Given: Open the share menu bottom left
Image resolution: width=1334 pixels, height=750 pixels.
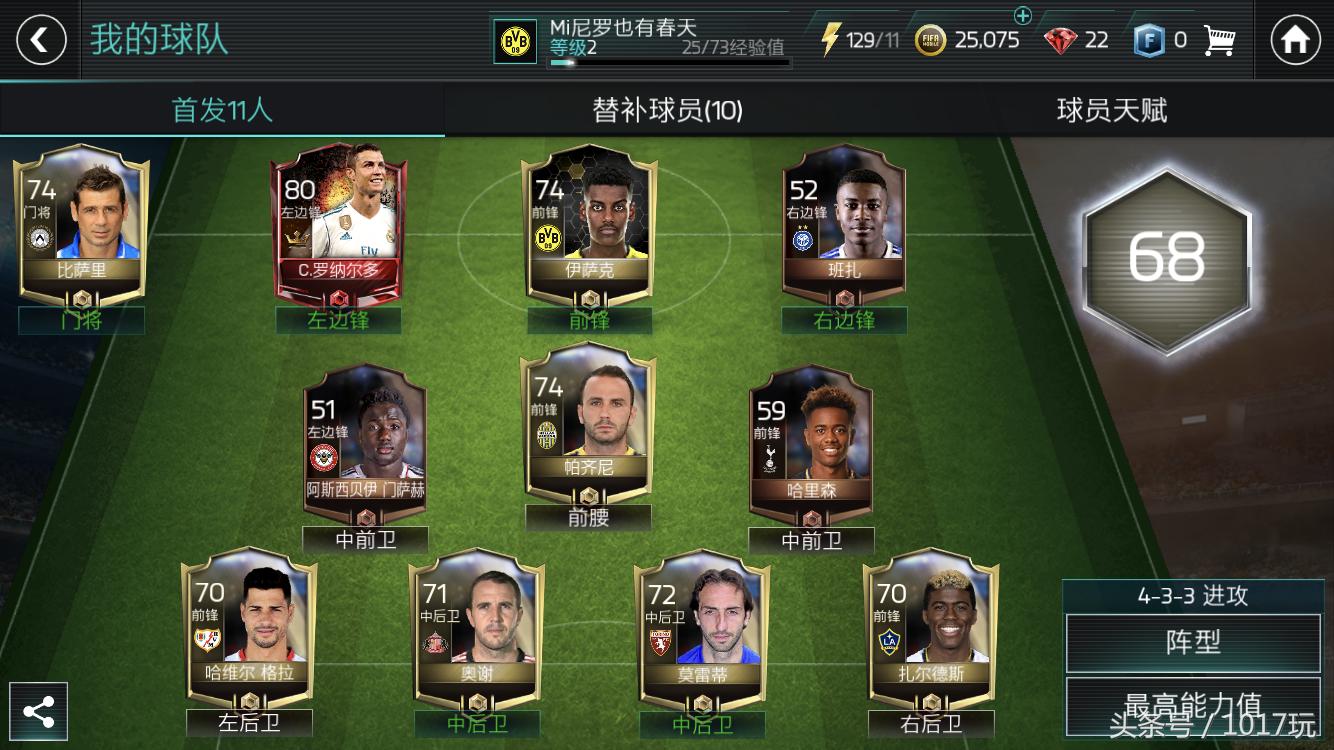Looking at the screenshot, I should [38, 711].
